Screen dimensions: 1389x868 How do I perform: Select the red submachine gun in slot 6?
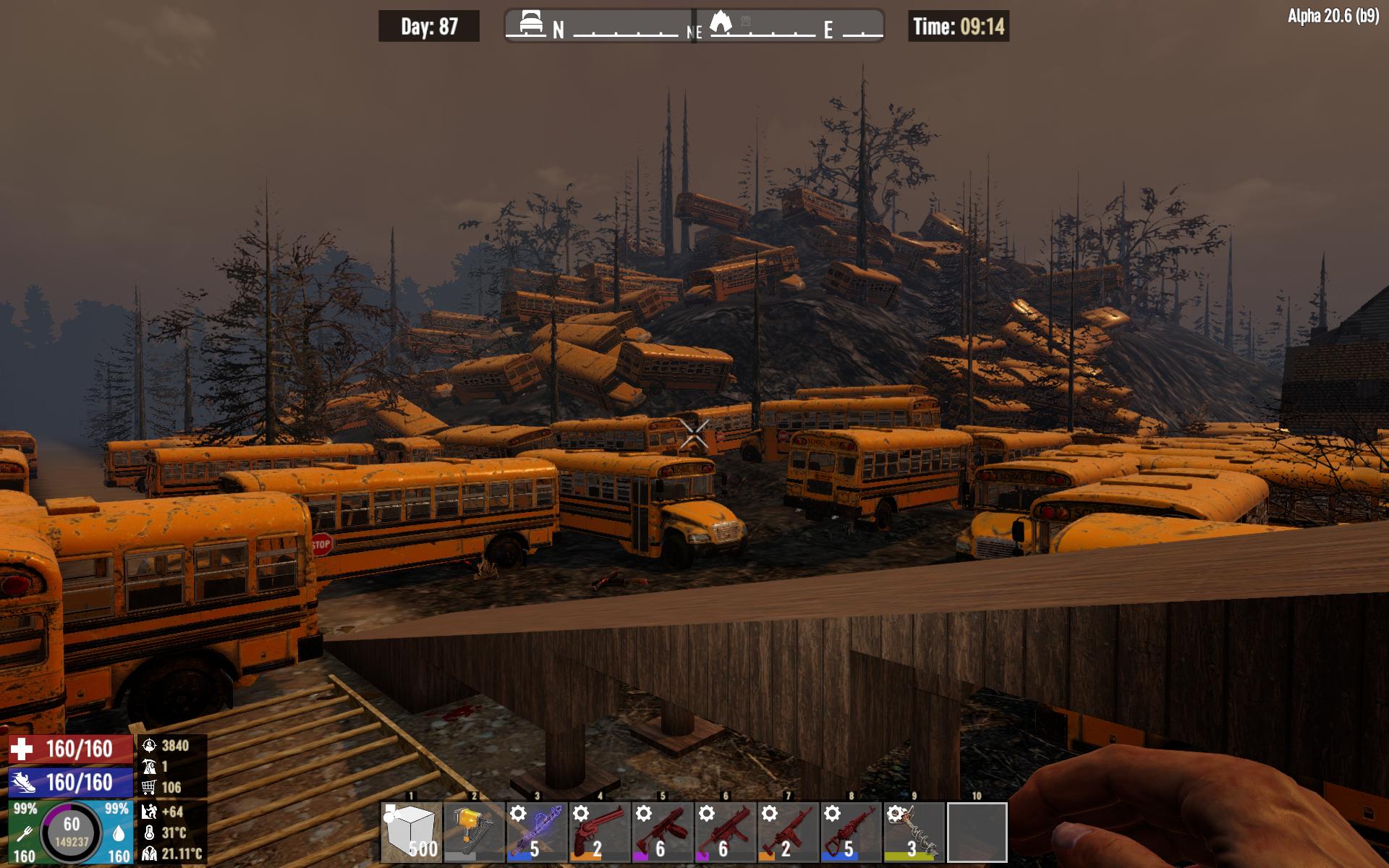click(726, 832)
